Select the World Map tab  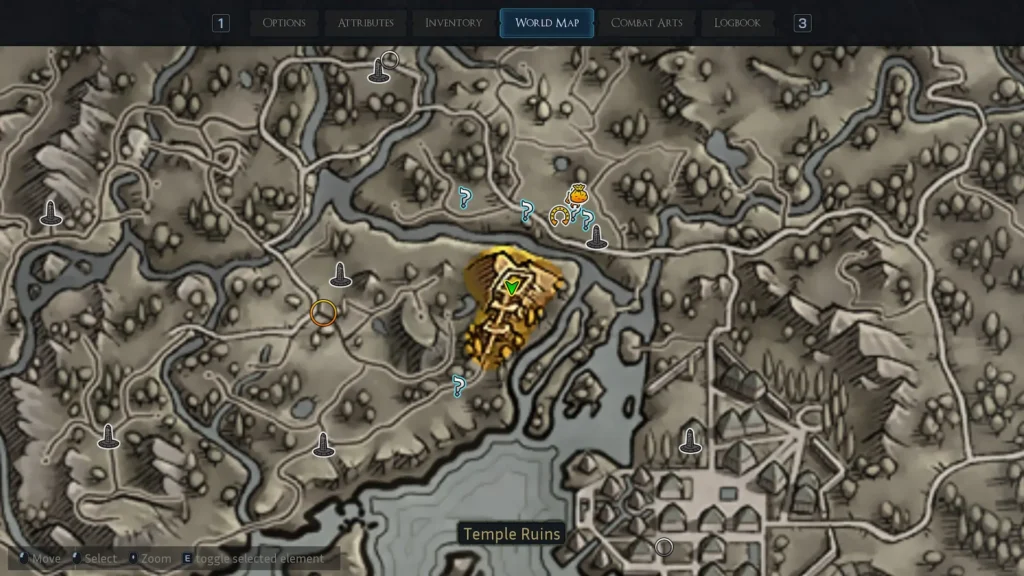[547, 23]
